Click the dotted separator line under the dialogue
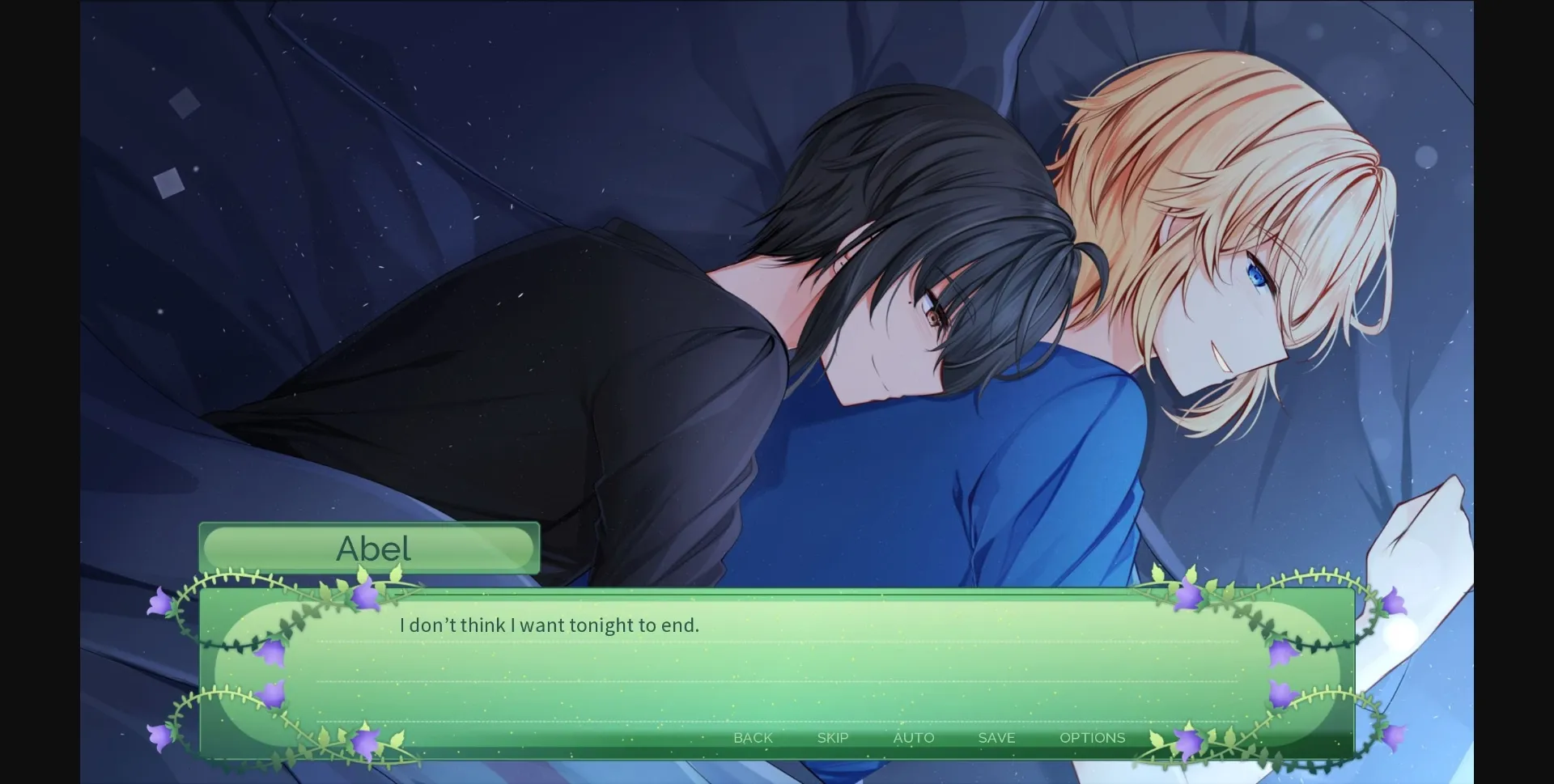Image resolution: width=1554 pixels, height=784 pixels. pyautogui.click(x=728, y=642)
